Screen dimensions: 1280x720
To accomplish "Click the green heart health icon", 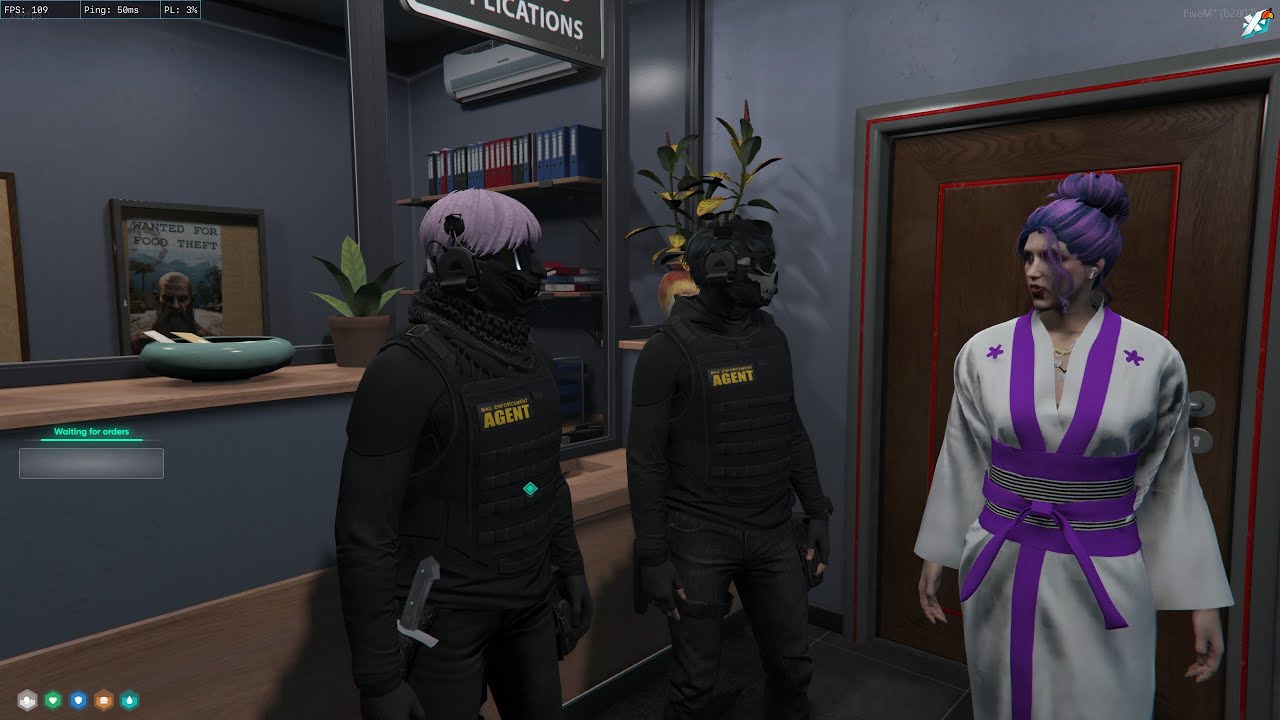I will coord(53,700).
